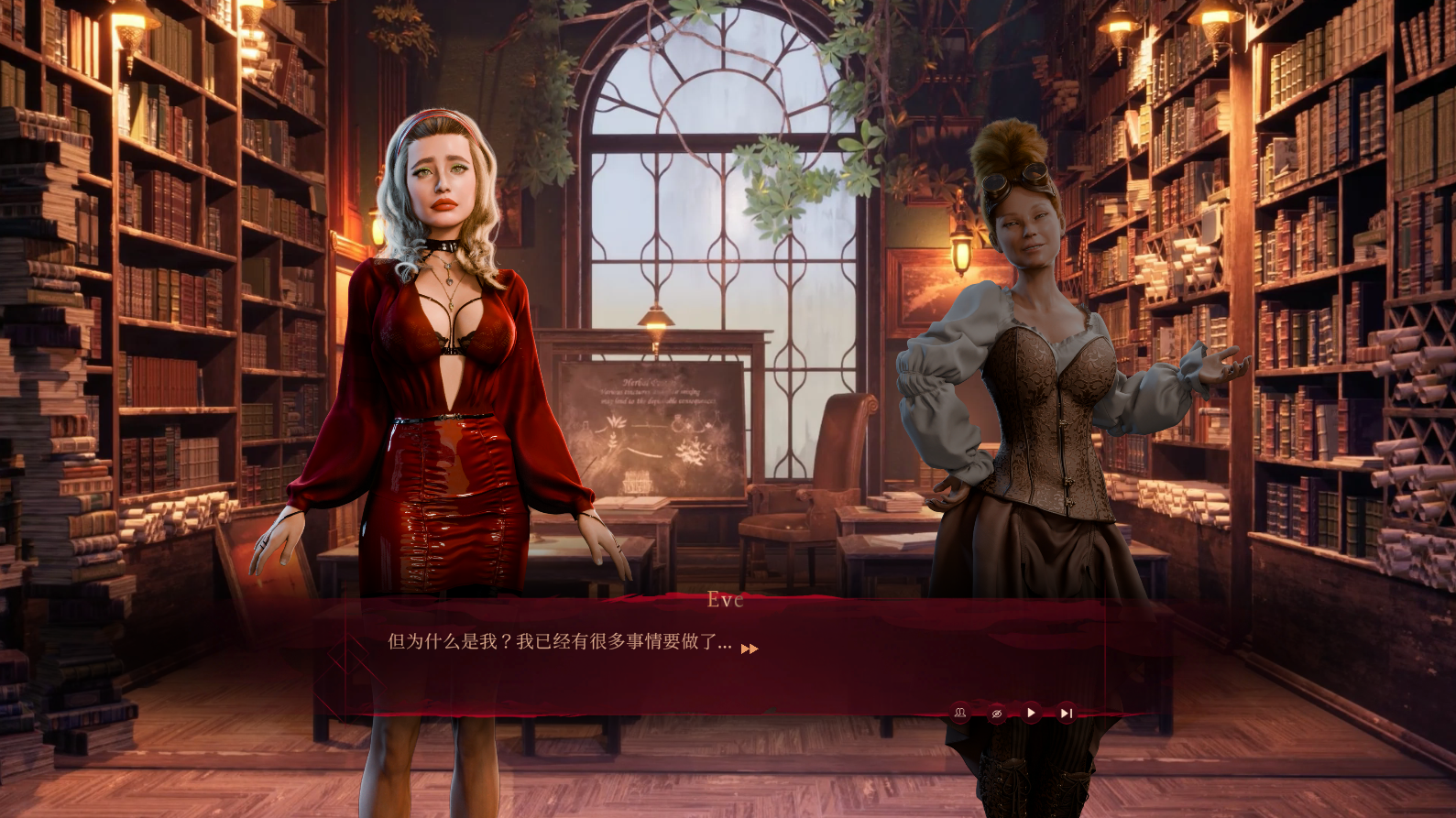Image resolution: width=1456 pixels, height=818 pixels.
Task: Hide the dialogue box with the crossed-eye icon
Action: (x=996, y=713)
